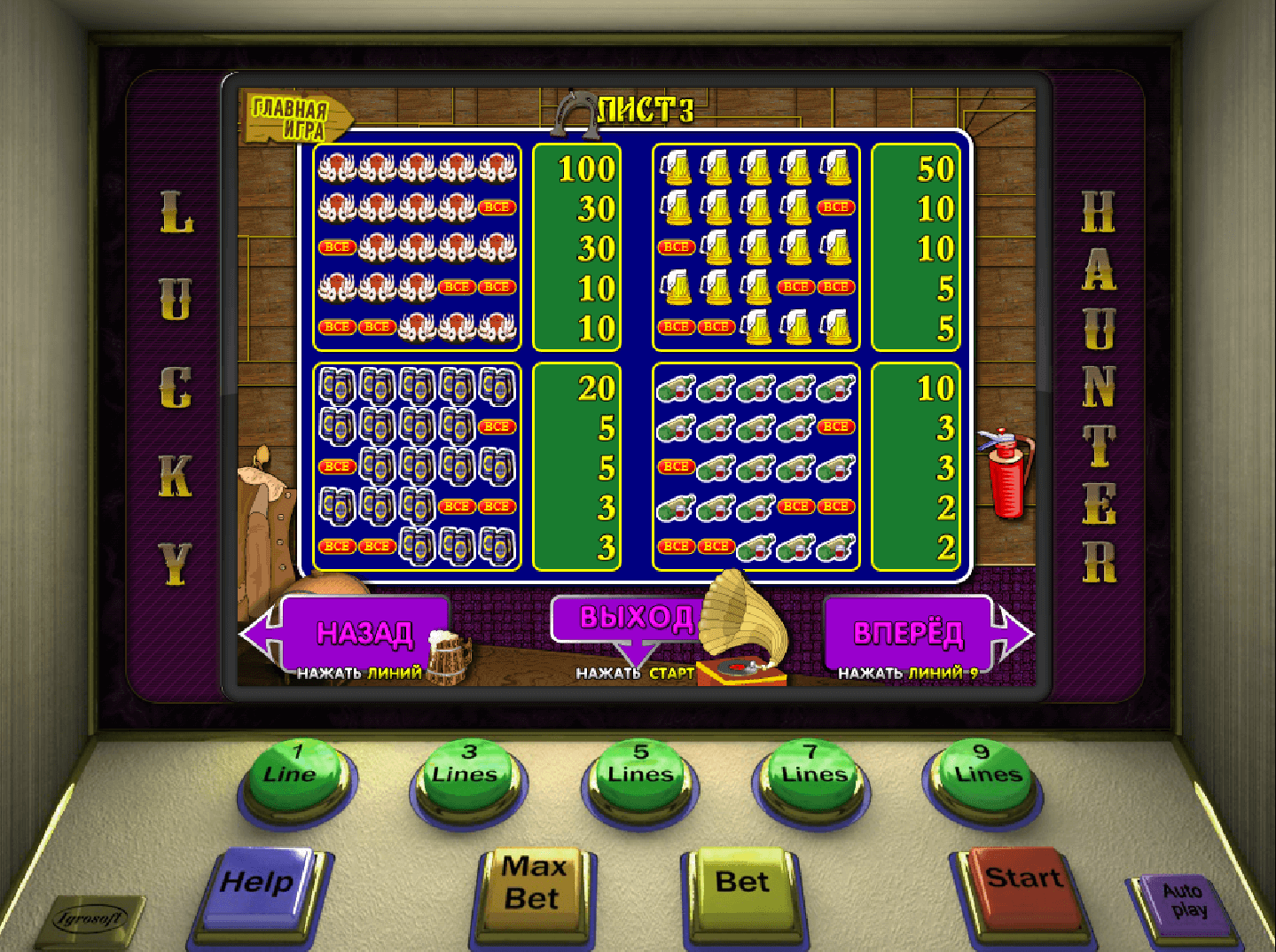Toggle the Auto play button

(x=1183, y=904)
